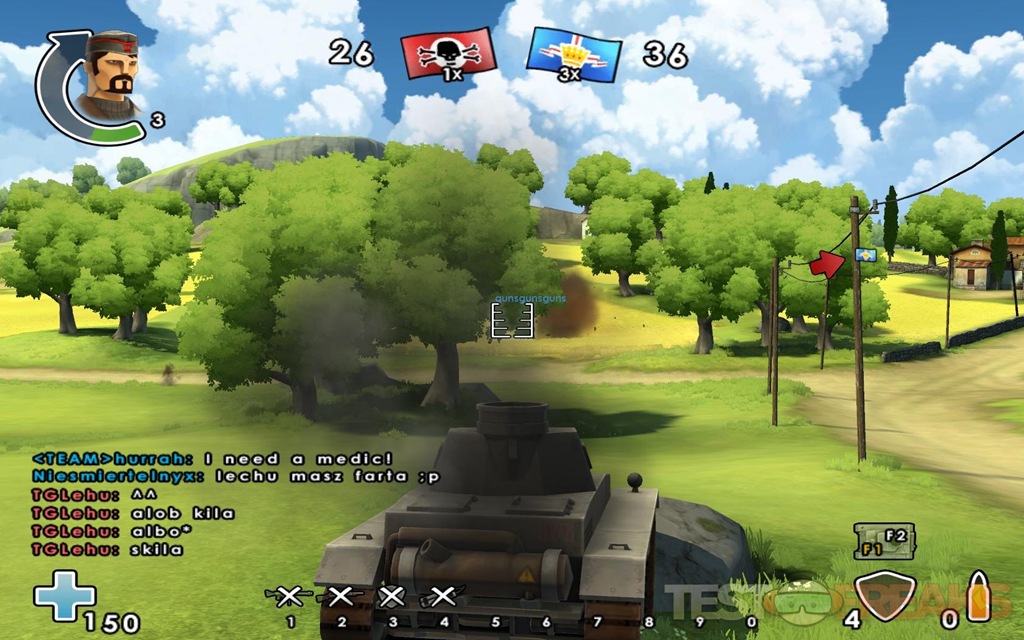
Task: Click the blue flag objective marker
Action: 866,256
